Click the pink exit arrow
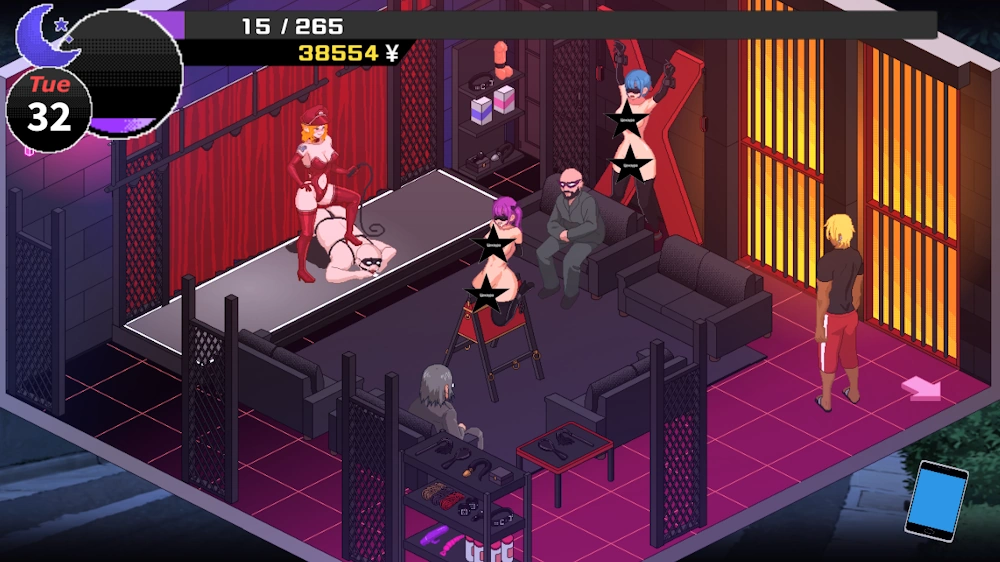This screenshot has width=1000, height=562. coord(921,387)
